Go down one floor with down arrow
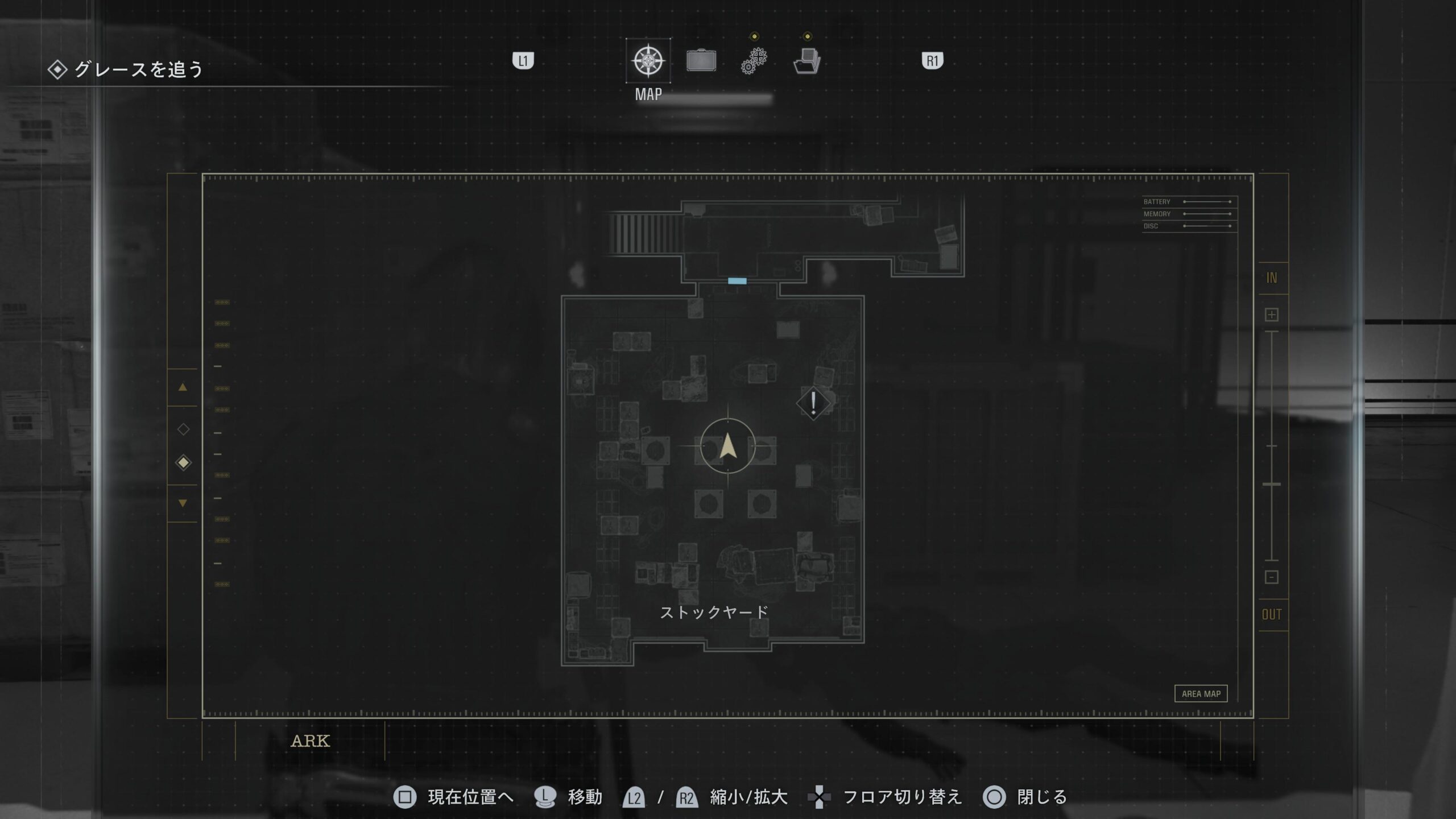This screenshot has height=819, width=1456. (183, 503)
